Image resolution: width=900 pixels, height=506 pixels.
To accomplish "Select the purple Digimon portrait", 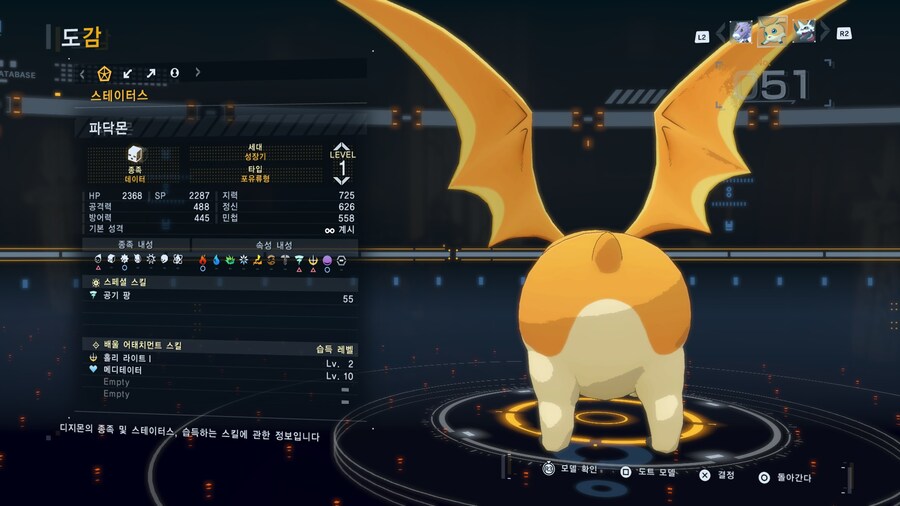I will point(741,33).
